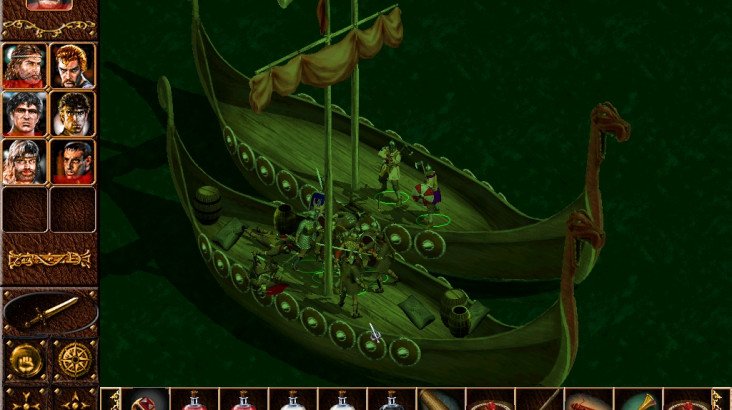
Task: Pick the red-tunic dark-haired man's portrait
Action: tap(72, 160)
